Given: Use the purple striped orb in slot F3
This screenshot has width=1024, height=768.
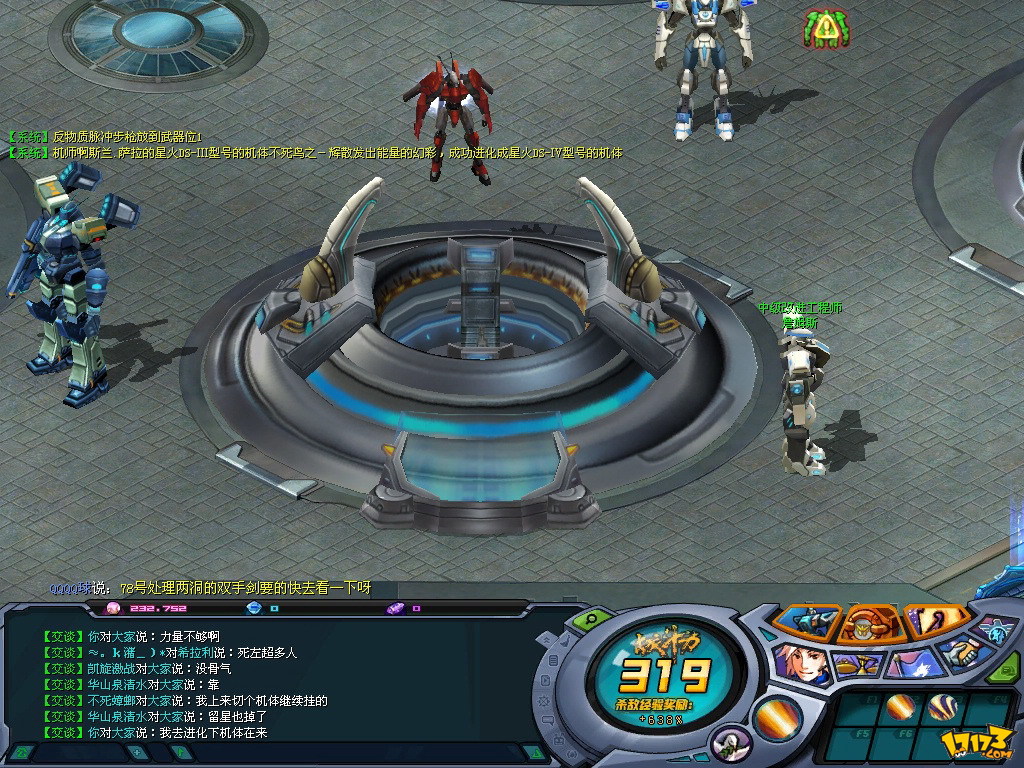Looking at the screenshot, I should (x=942, y=707).
